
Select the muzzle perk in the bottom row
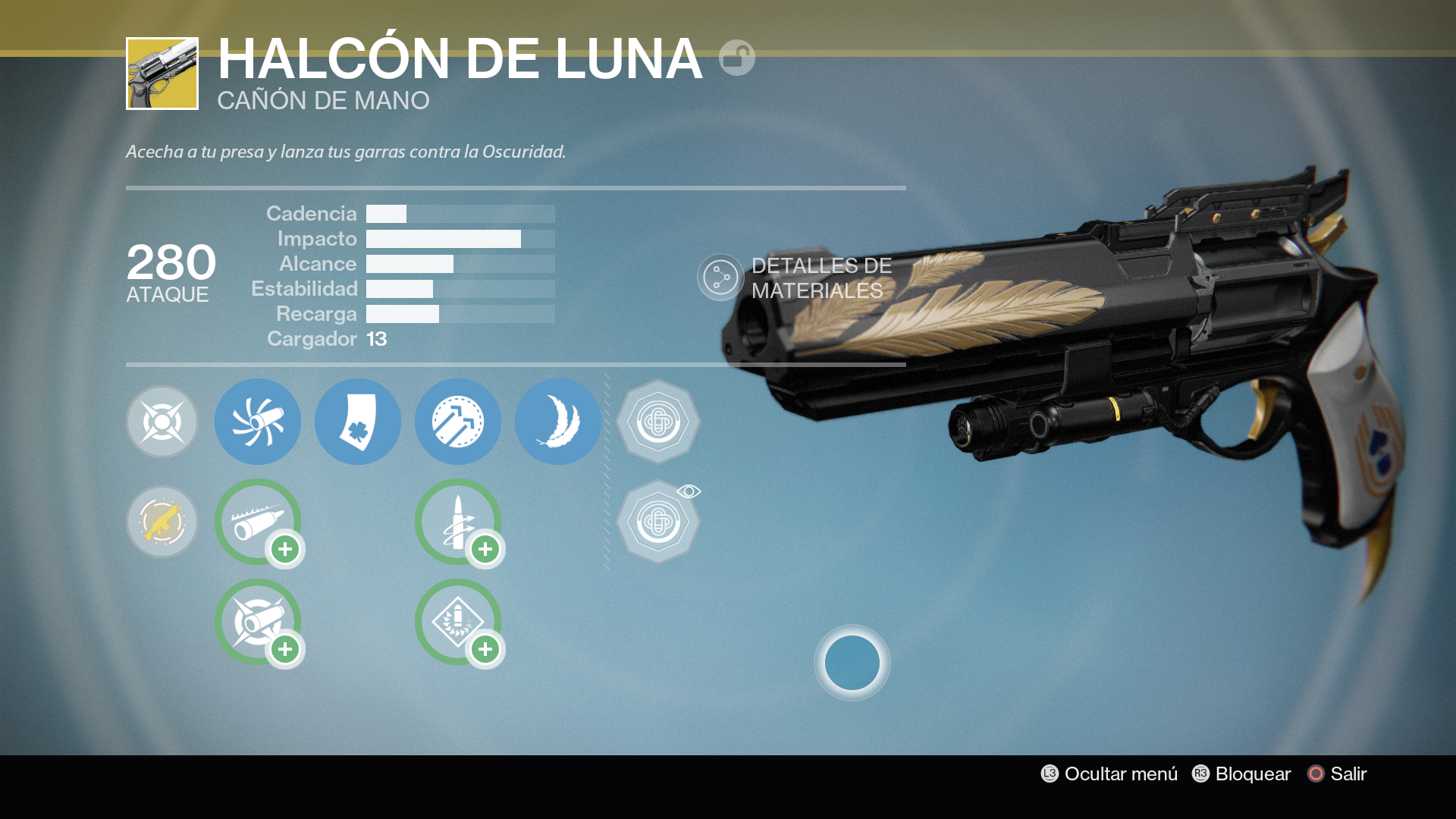[257, 622]
